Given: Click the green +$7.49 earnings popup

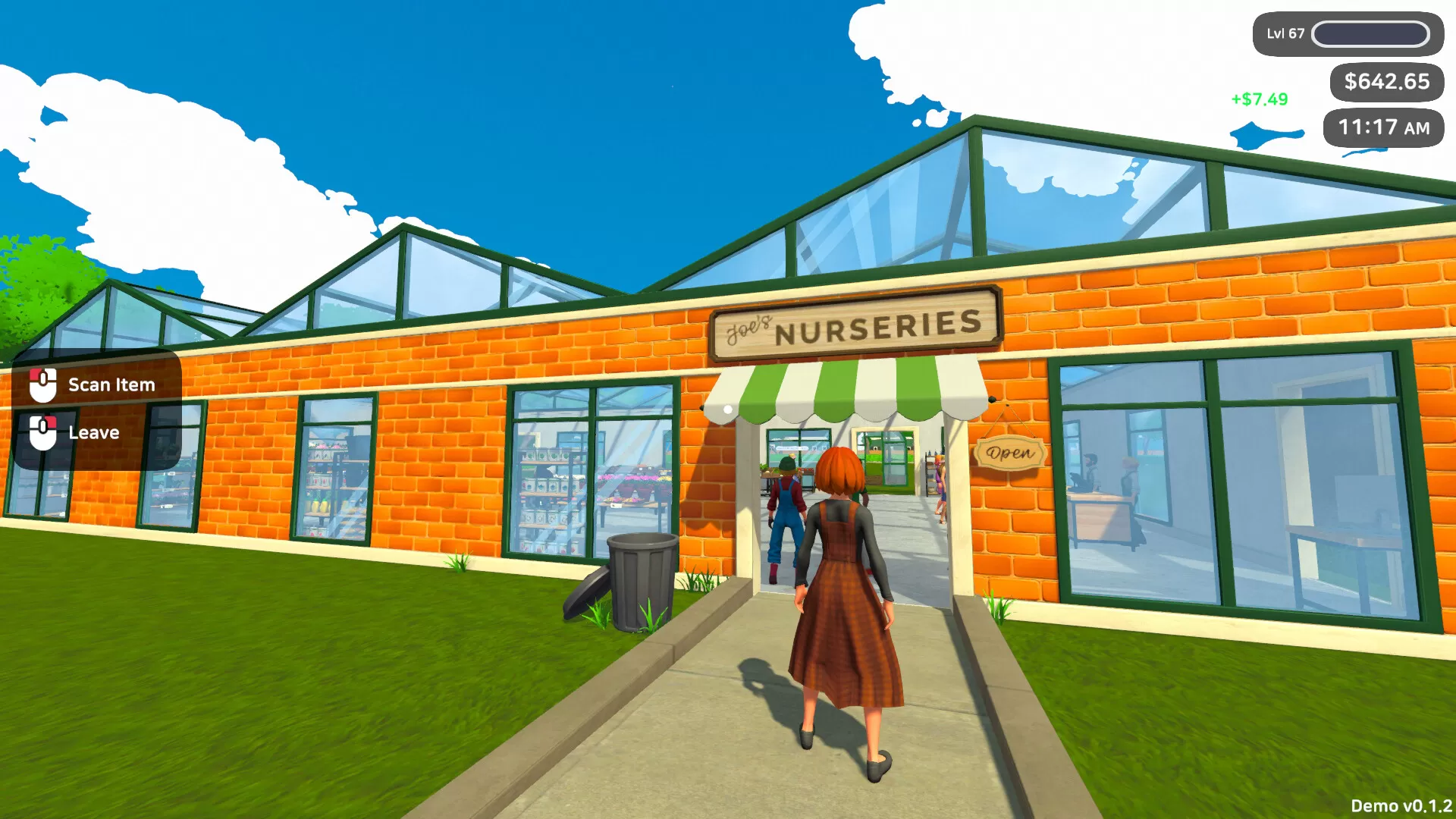Looking at the screenshot, I should (x=1258, y=98).
